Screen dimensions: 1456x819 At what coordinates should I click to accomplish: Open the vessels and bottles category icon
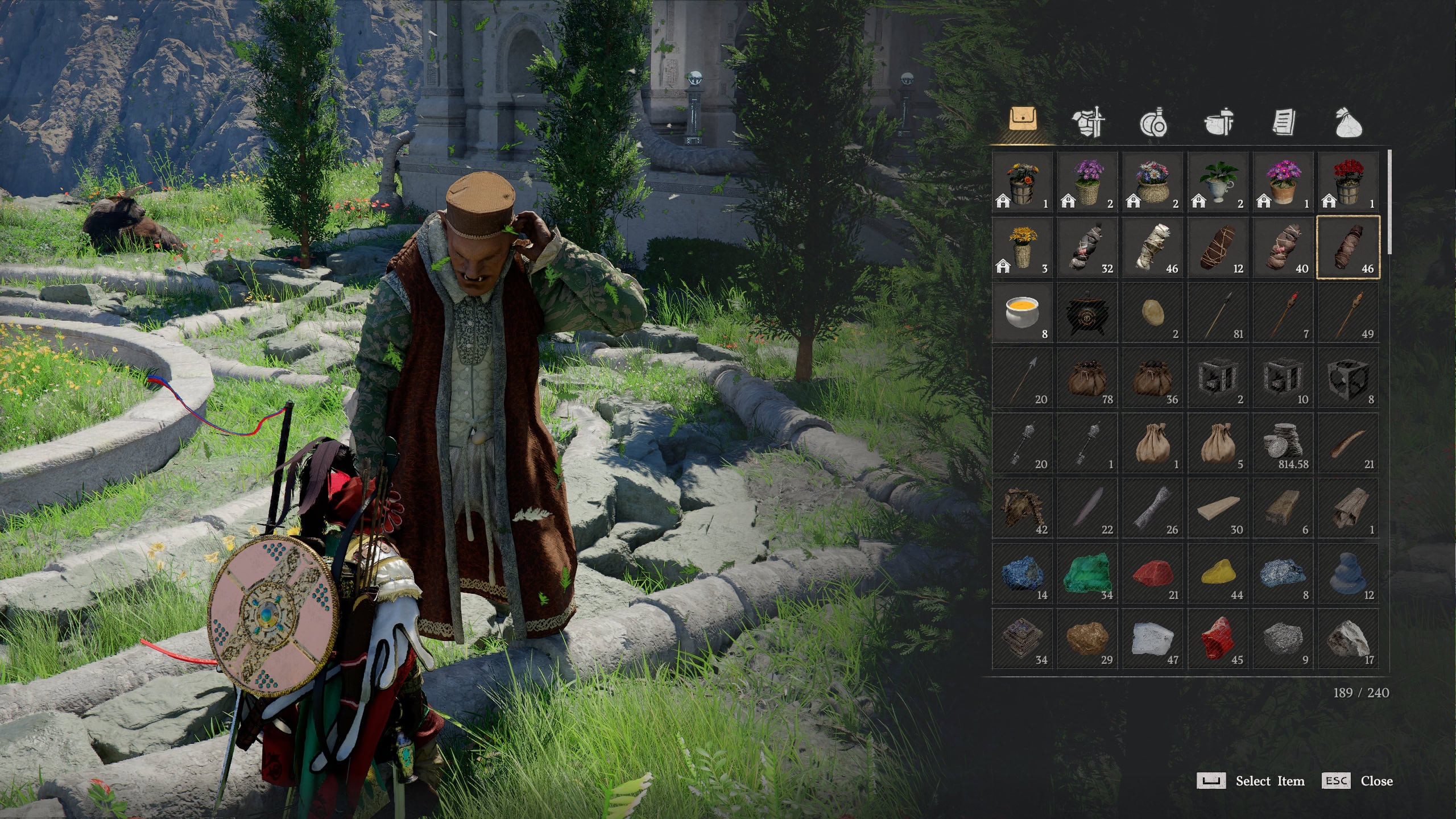(x=1155, y=122)
